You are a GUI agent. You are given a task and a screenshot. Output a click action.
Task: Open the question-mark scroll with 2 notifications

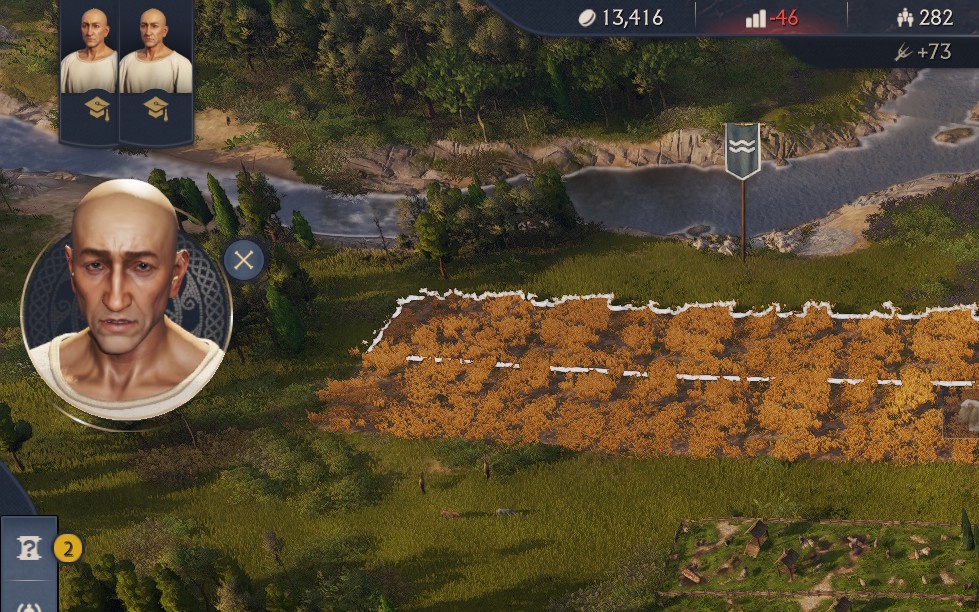tap(30, 548)
